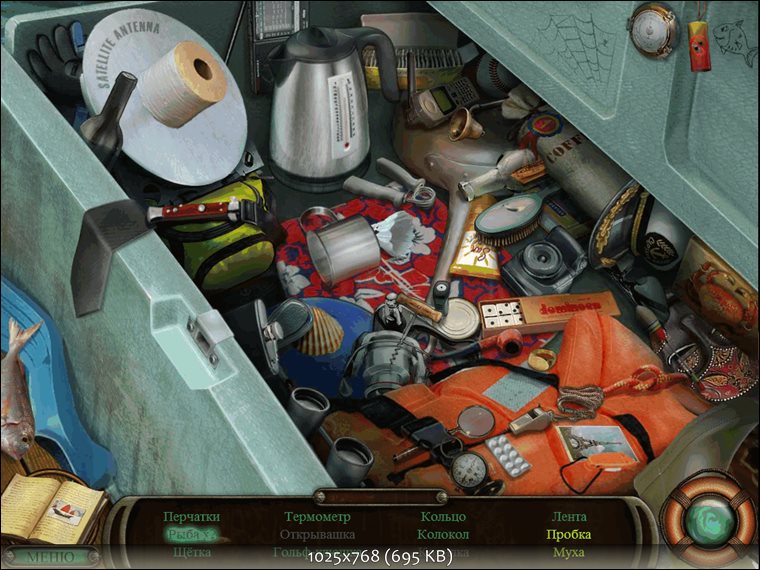Image resolution: width=760 pixels, height=570 pixels.
Task: Choose Открывашка in the item list
Action: [317, 535]
